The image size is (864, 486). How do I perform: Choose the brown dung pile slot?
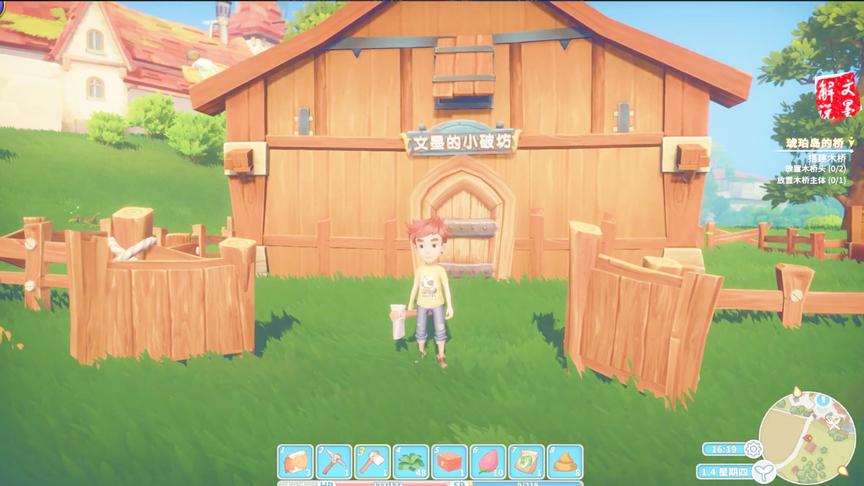pyautogui.click(x=565, y=461)
